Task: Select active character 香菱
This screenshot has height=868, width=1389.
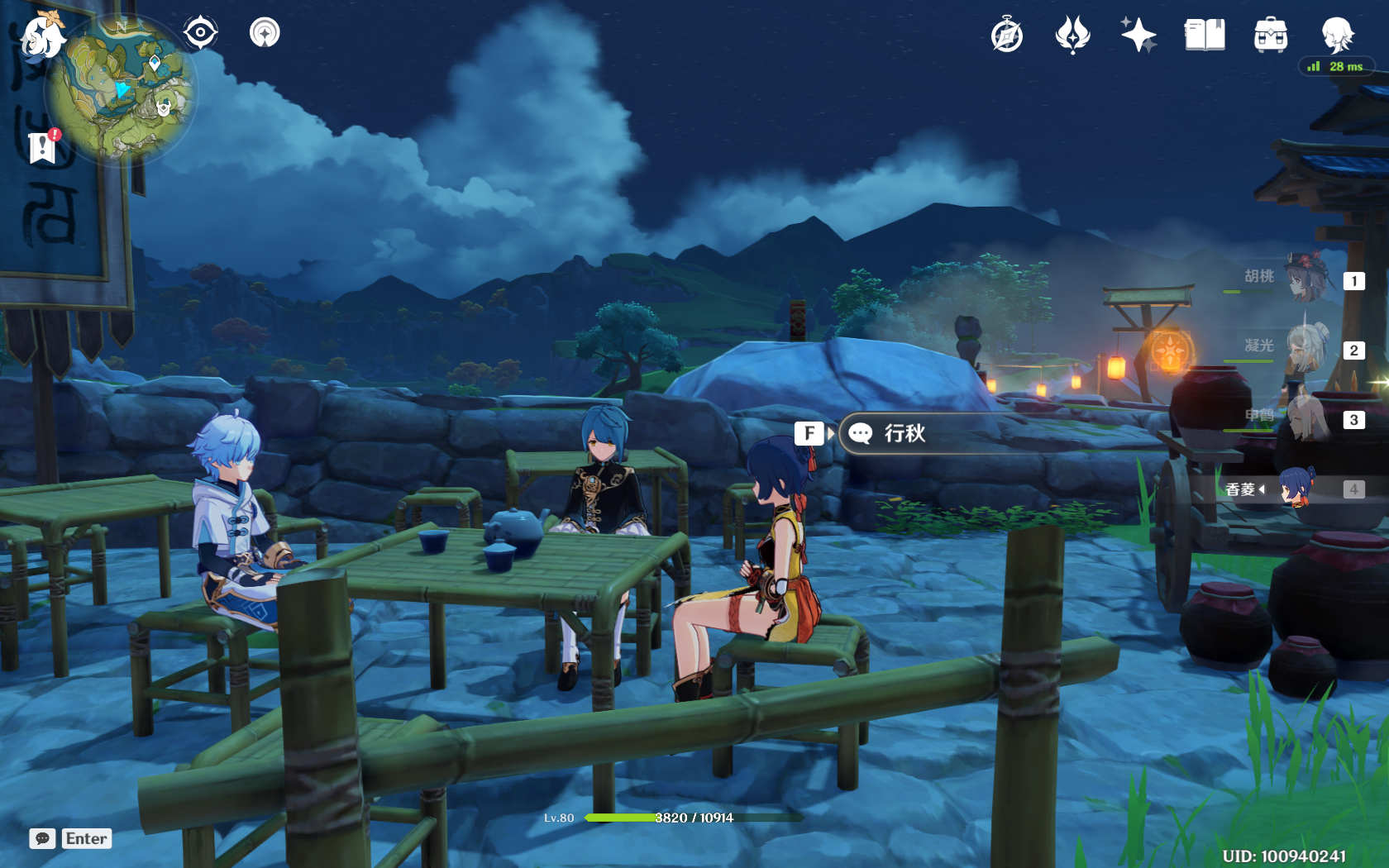Action: coord(1296,489)
